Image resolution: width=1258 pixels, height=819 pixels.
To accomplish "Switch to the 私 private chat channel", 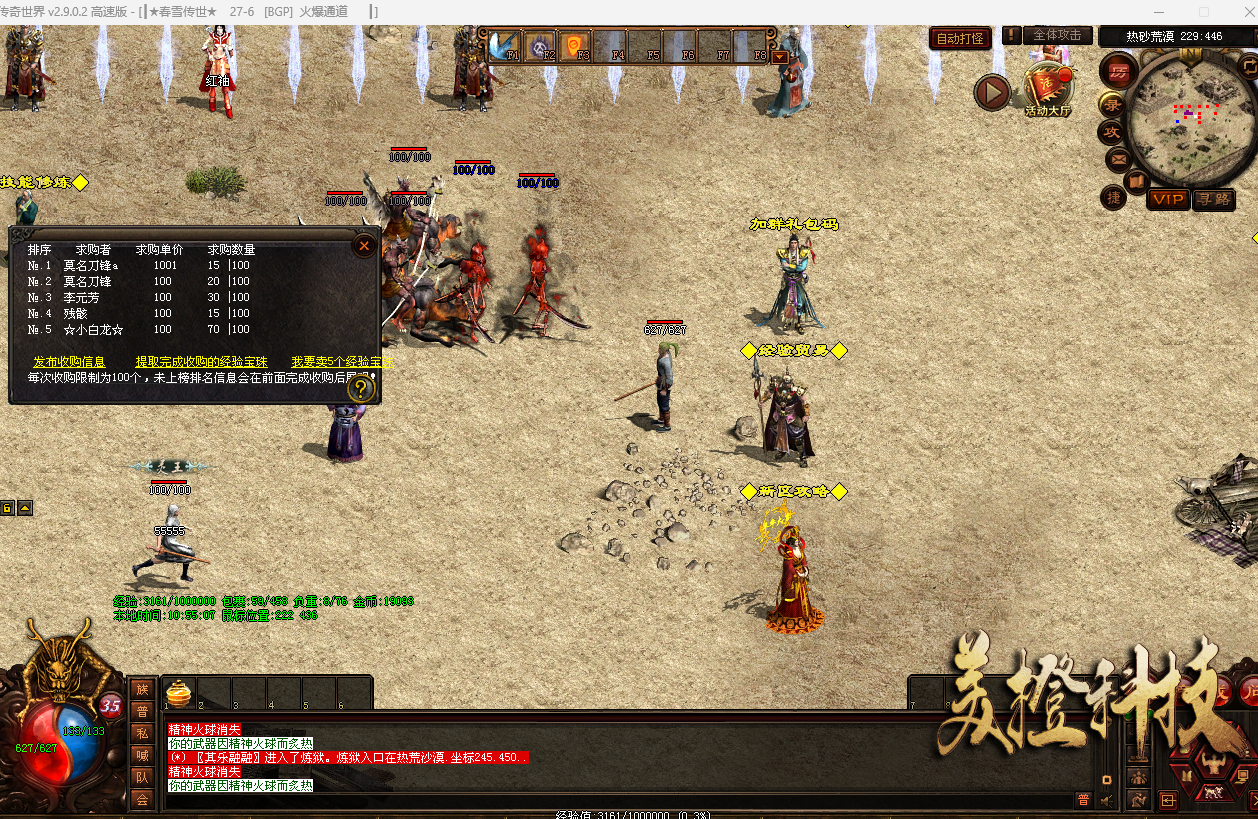I will pos(142,733).
